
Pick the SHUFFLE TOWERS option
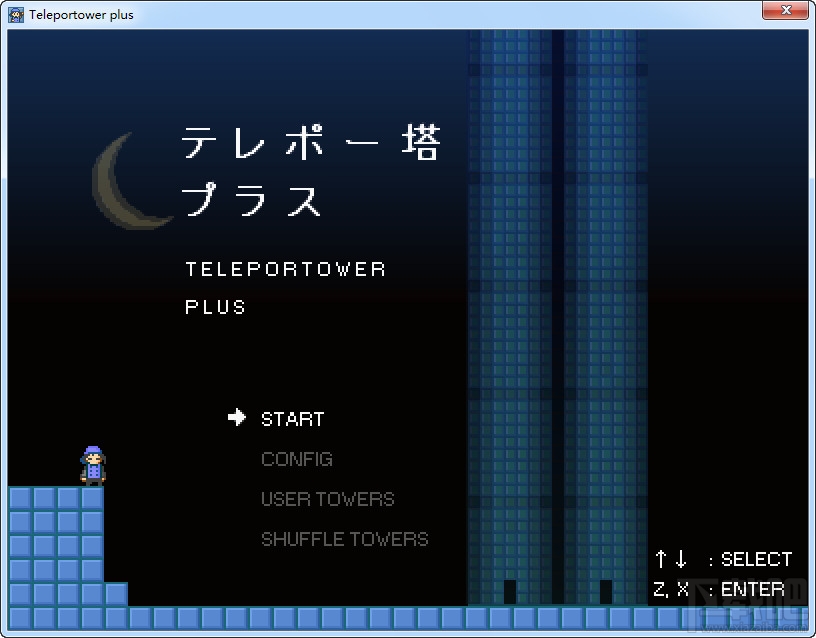344,539
